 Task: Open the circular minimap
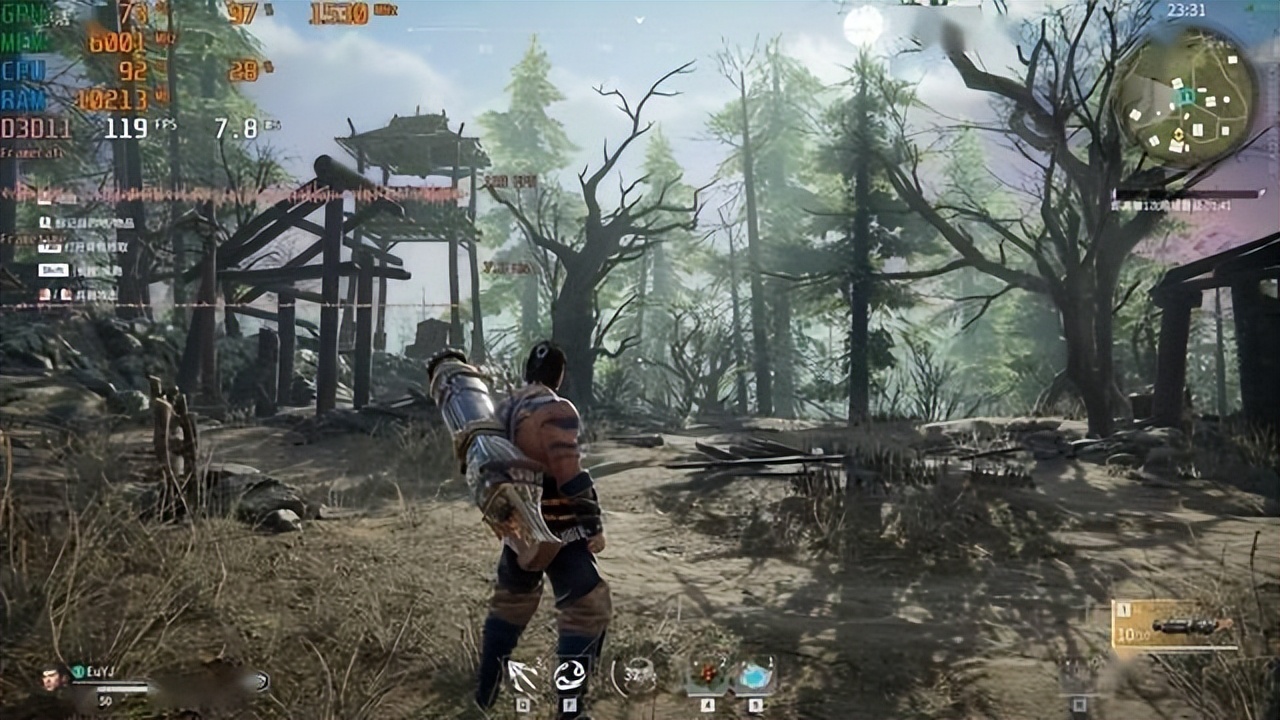(x=1185, y=96)
